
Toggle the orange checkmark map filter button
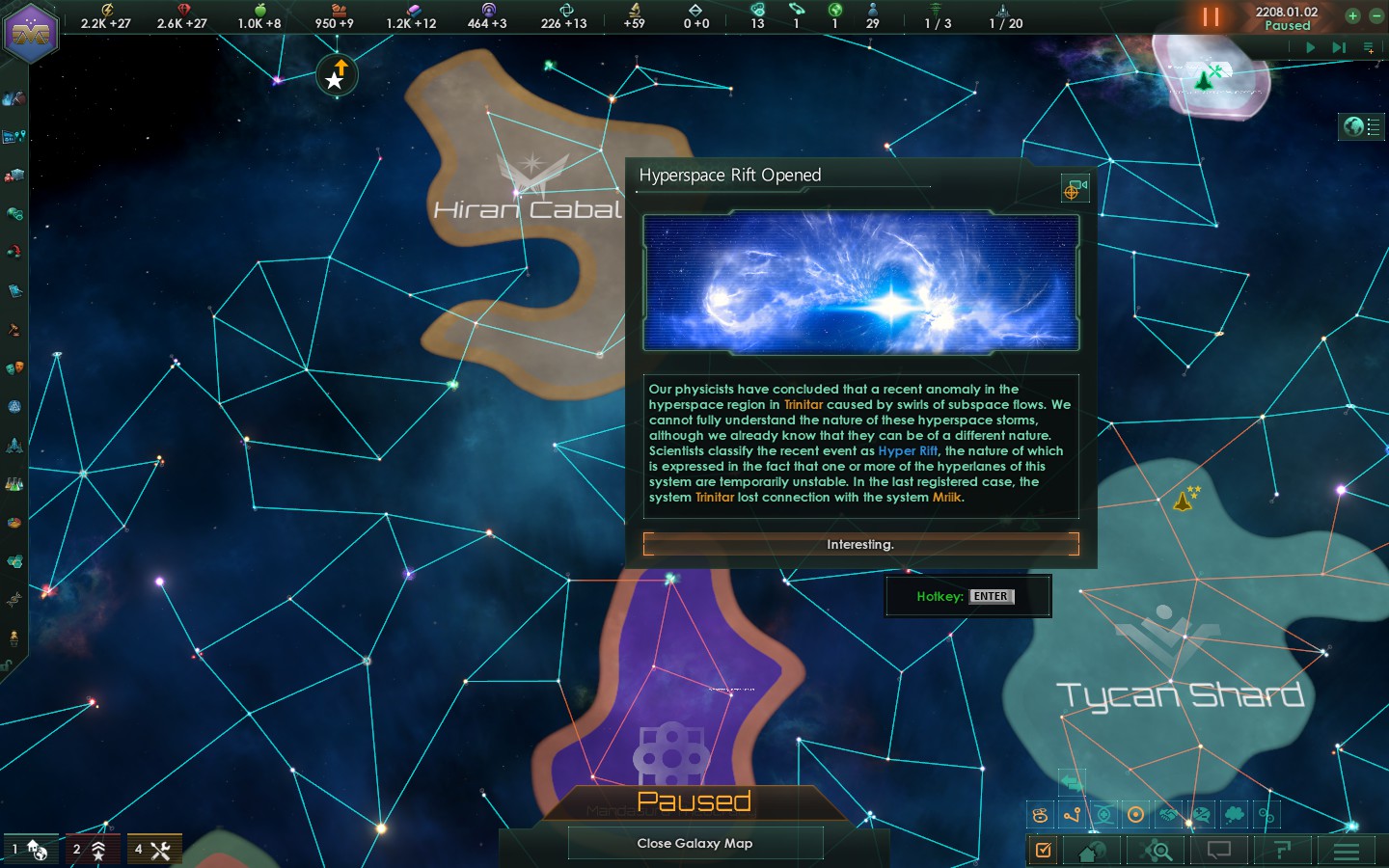[x=1043, y=850]
